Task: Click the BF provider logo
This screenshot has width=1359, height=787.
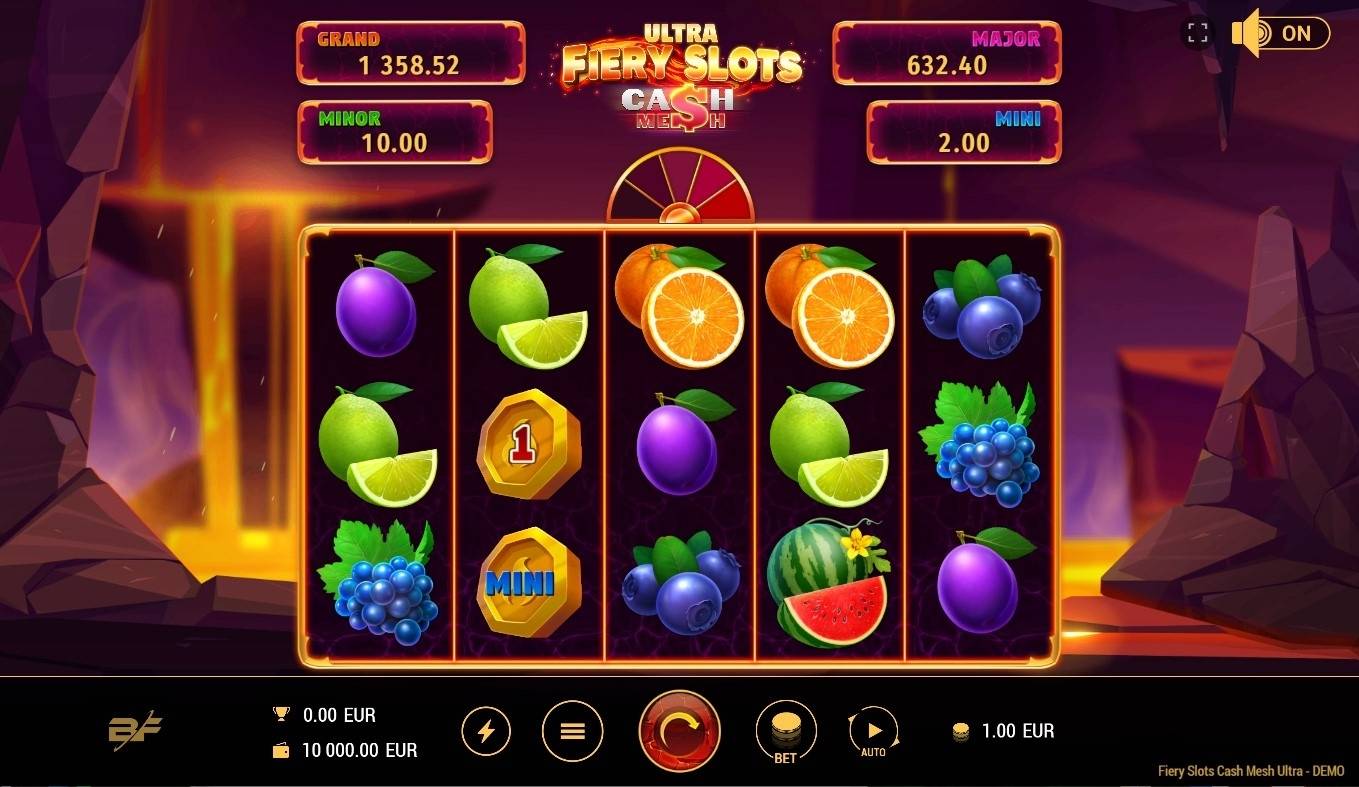Action: coord(137,731)
